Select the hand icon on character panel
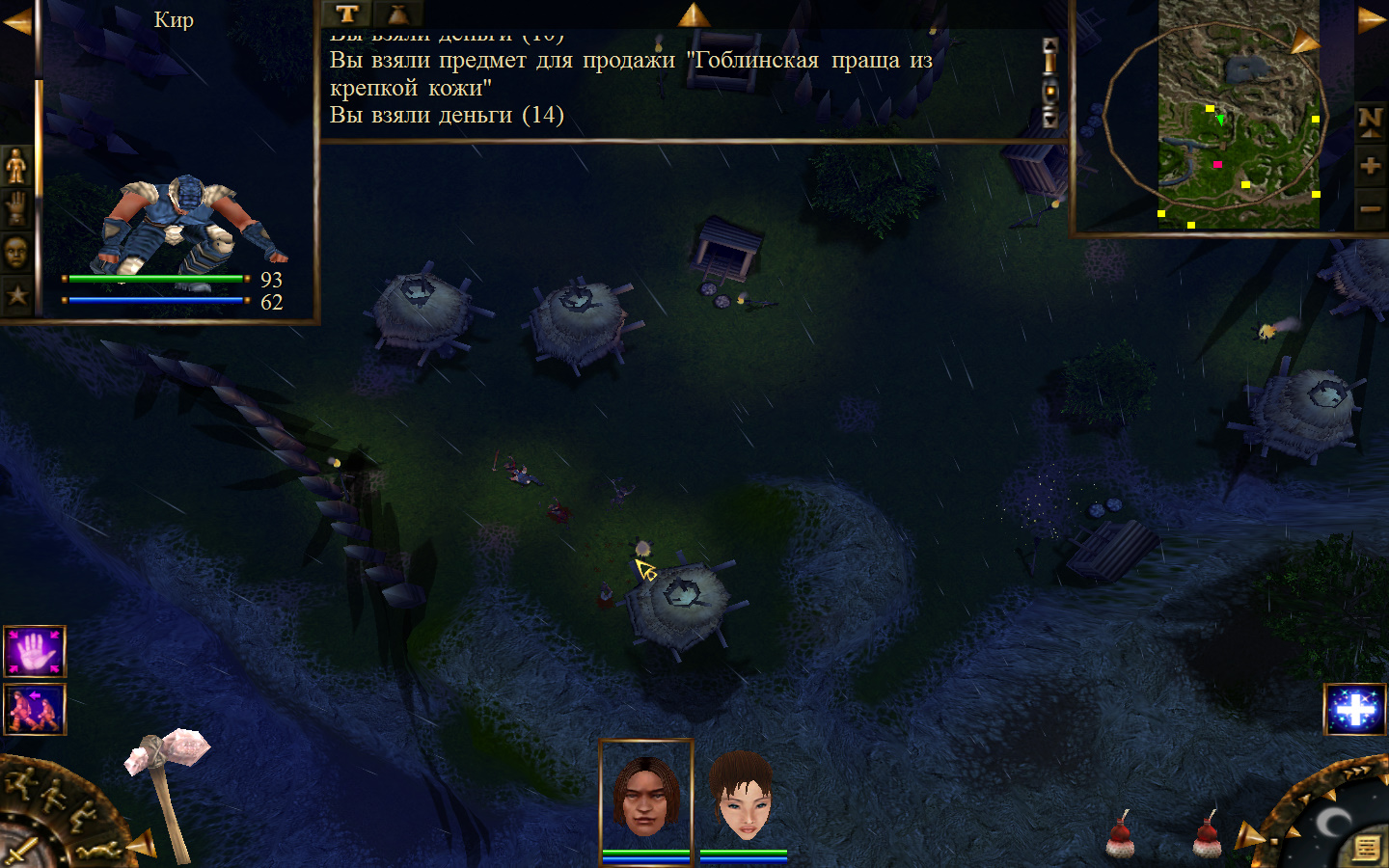 (16, 209)
